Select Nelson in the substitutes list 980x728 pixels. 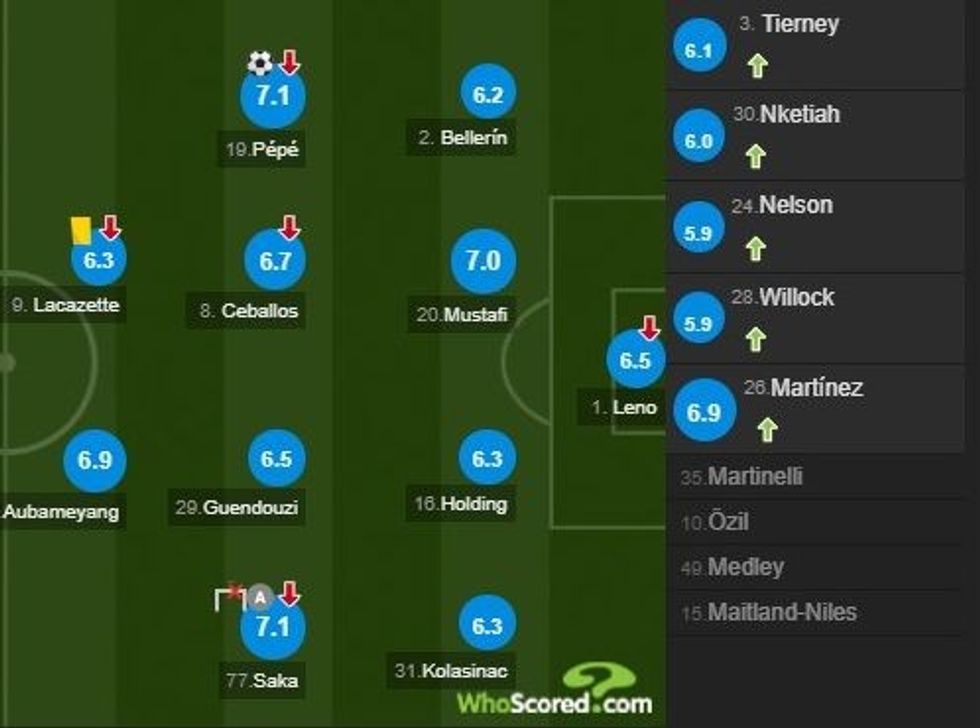[795, 206]
